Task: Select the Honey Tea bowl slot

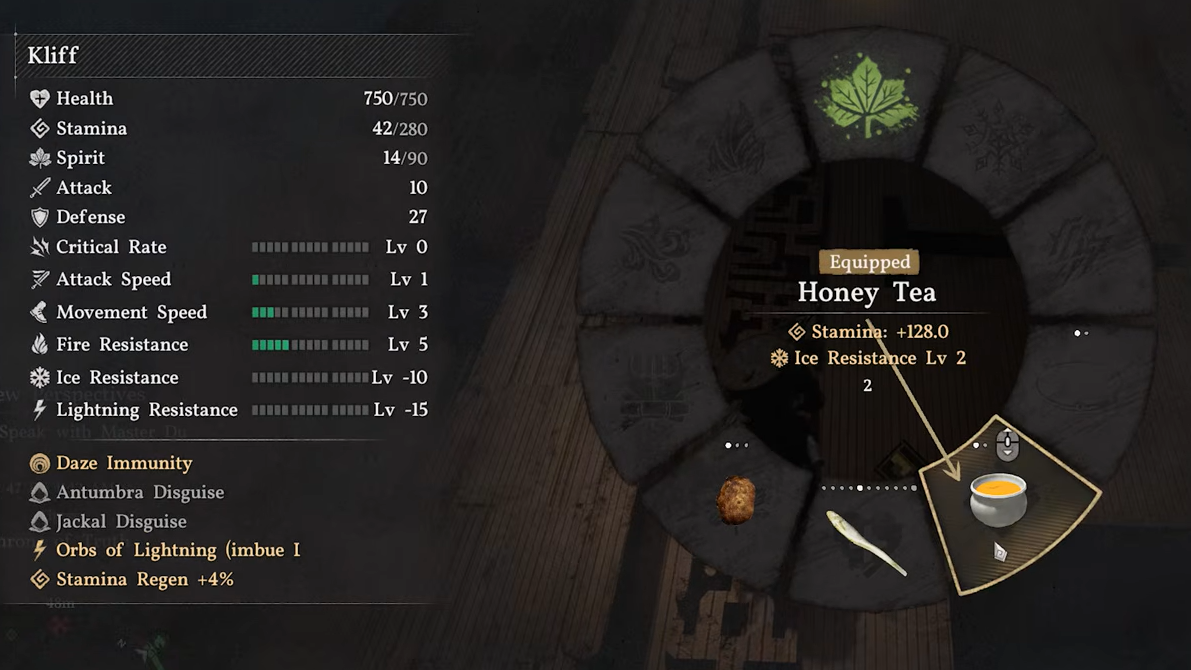Action: click(998, 500)
